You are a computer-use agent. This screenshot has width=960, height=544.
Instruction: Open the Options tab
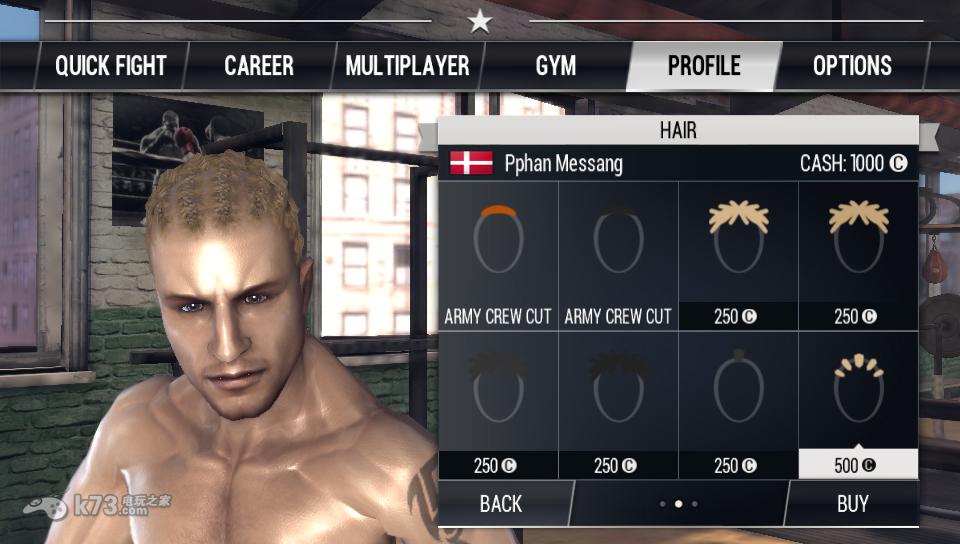point(852,66)
